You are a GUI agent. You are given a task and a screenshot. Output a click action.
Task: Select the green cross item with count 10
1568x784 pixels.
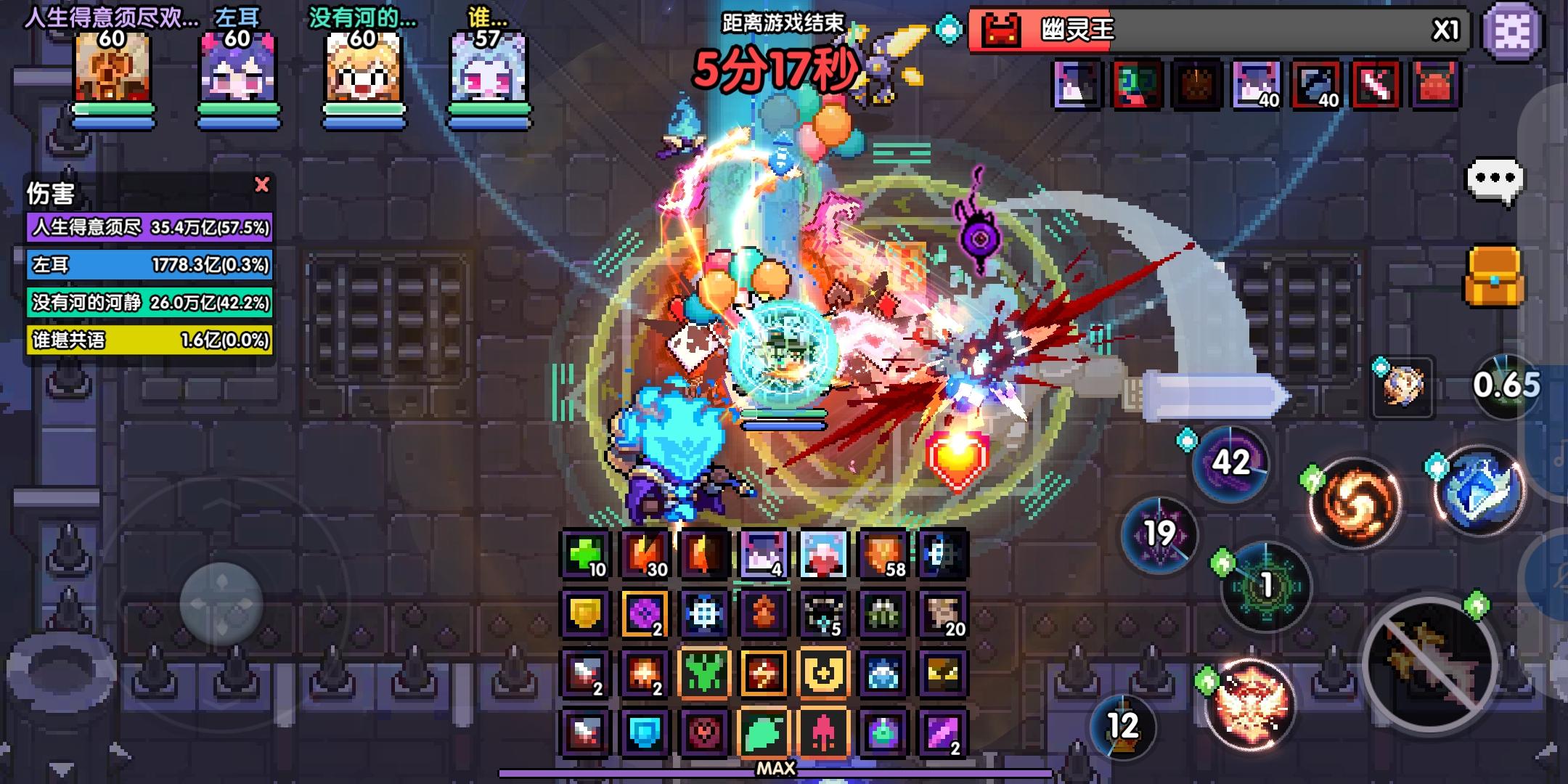click(x=584, y=555)
